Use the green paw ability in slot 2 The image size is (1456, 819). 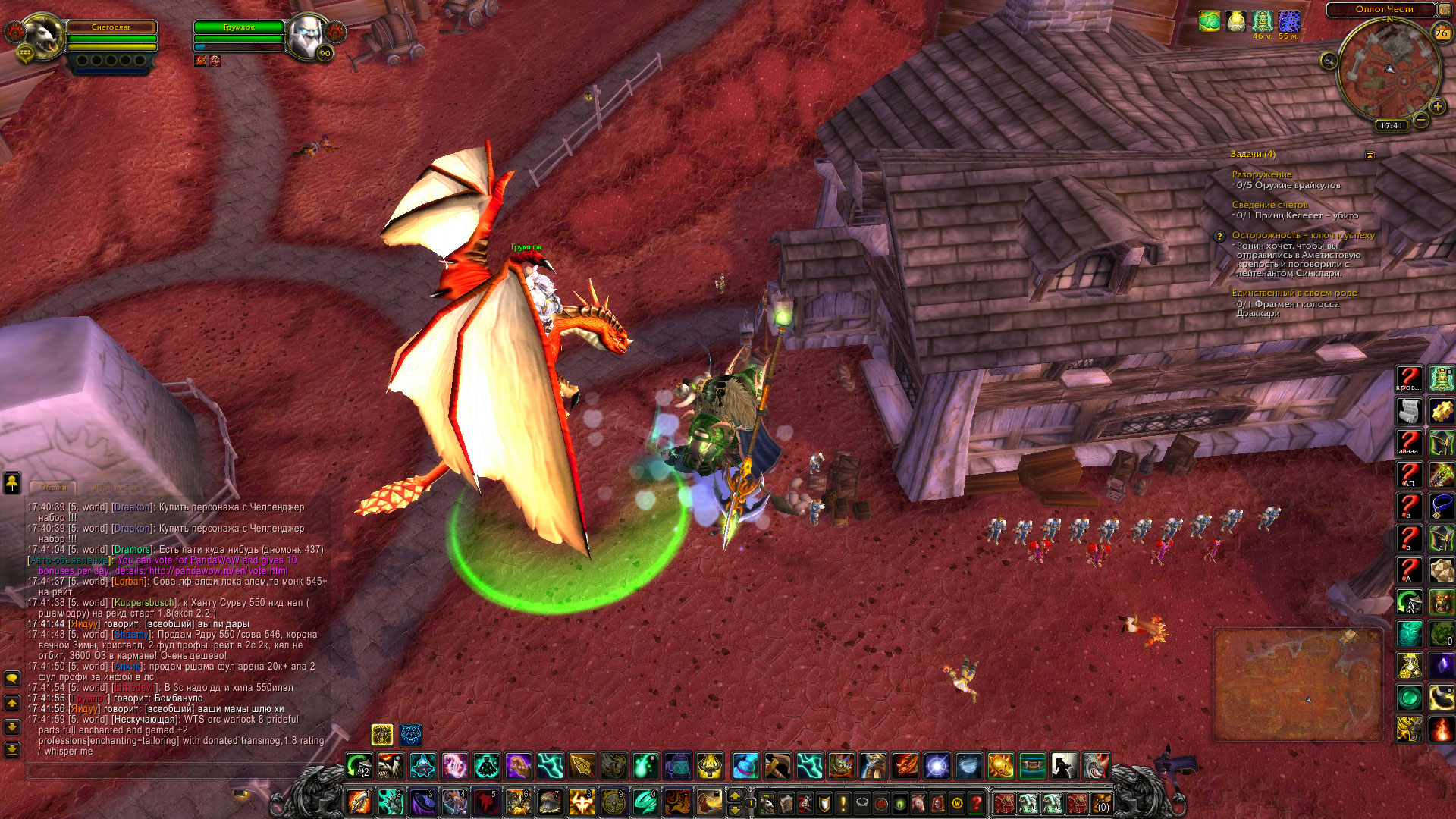pyautogui.click(x=391, y=802)
